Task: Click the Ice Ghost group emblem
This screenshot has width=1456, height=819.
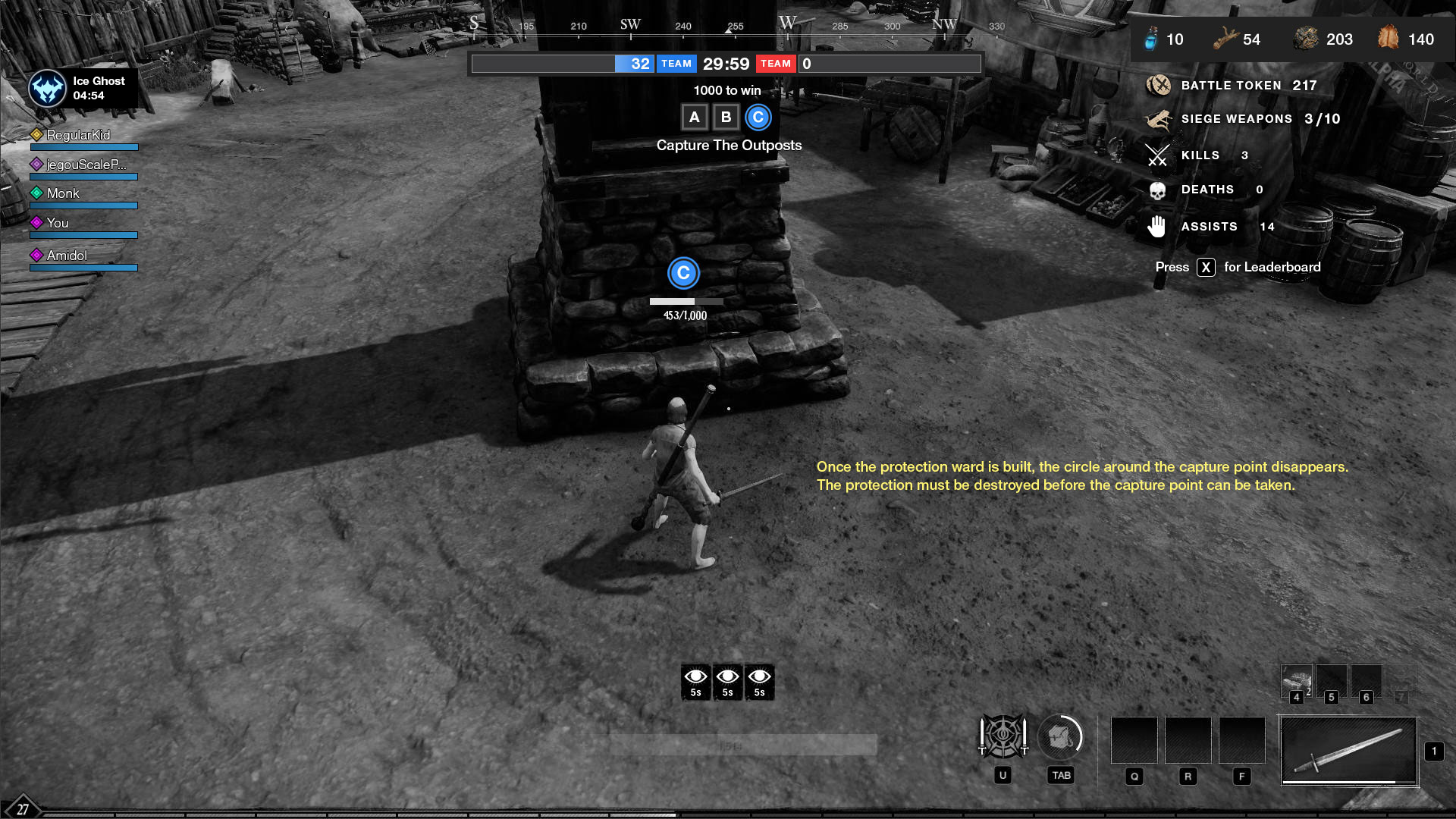Action: (47, 89)
